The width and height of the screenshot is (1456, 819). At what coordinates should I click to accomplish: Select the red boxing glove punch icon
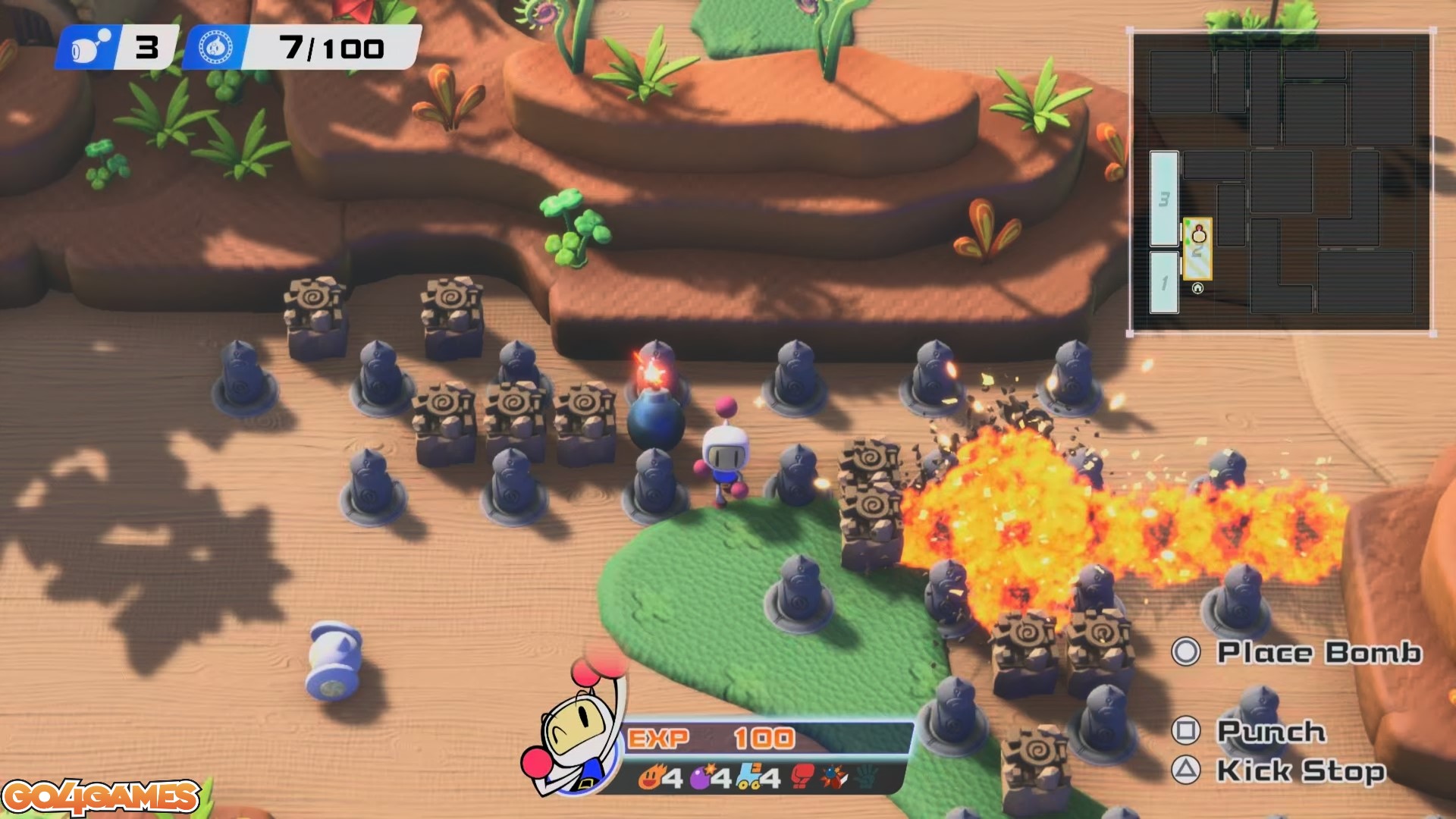coord(802,777)
